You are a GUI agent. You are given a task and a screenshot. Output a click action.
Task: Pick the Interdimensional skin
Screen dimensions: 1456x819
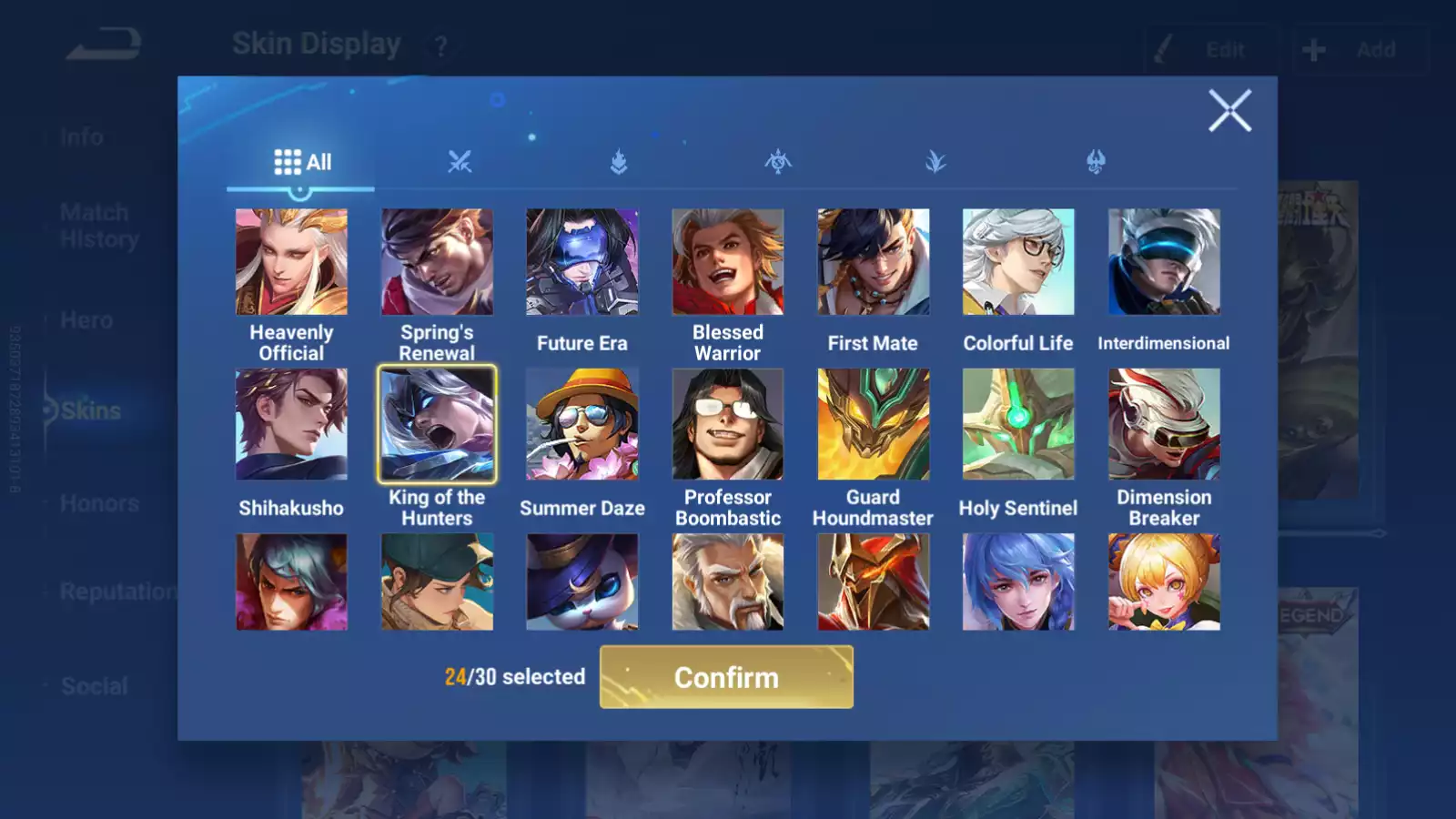(x=1164, y=262)
